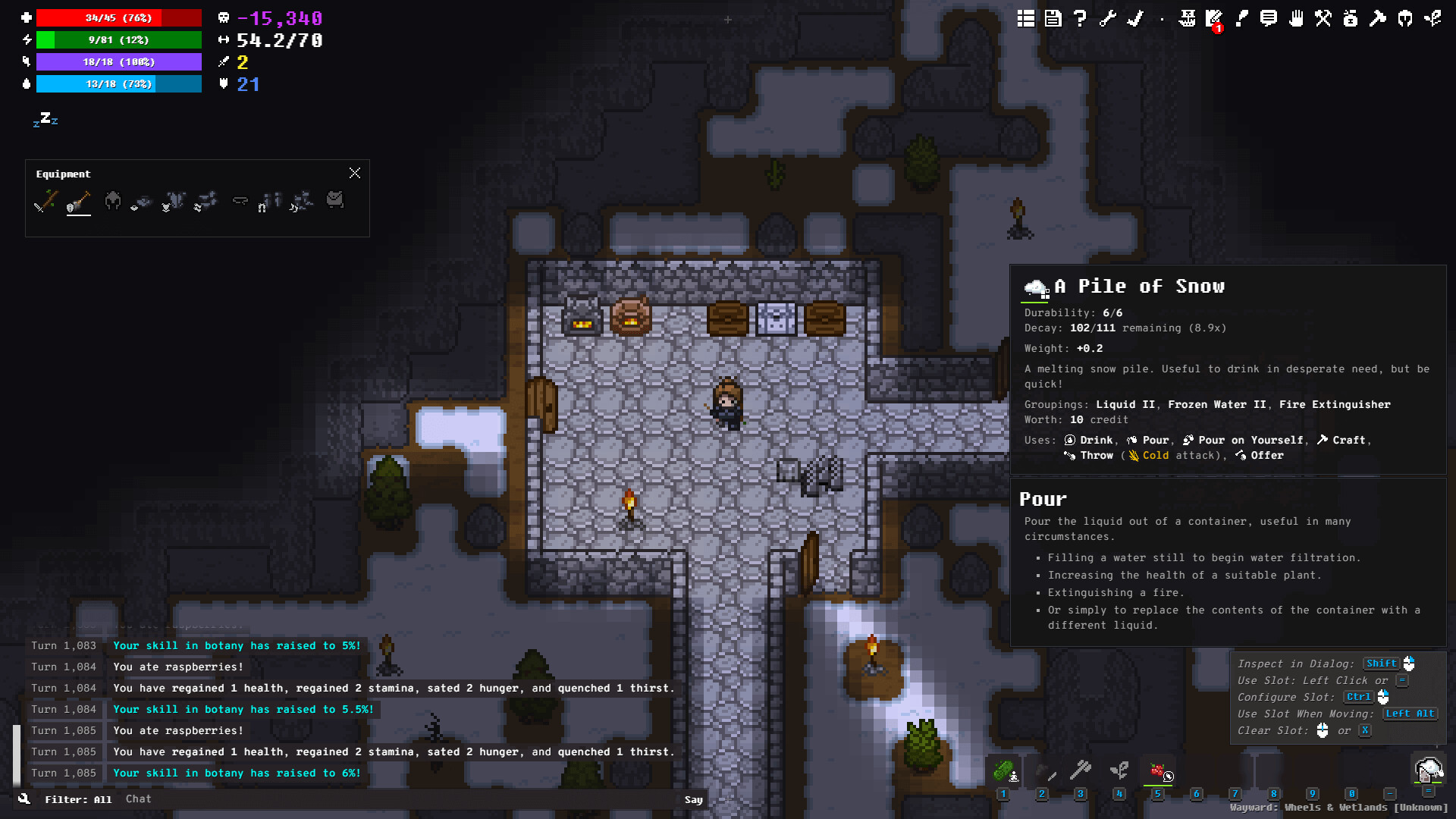Open the Say chat mode selector
1456x819 pixels.
click(x=692, y=799)
